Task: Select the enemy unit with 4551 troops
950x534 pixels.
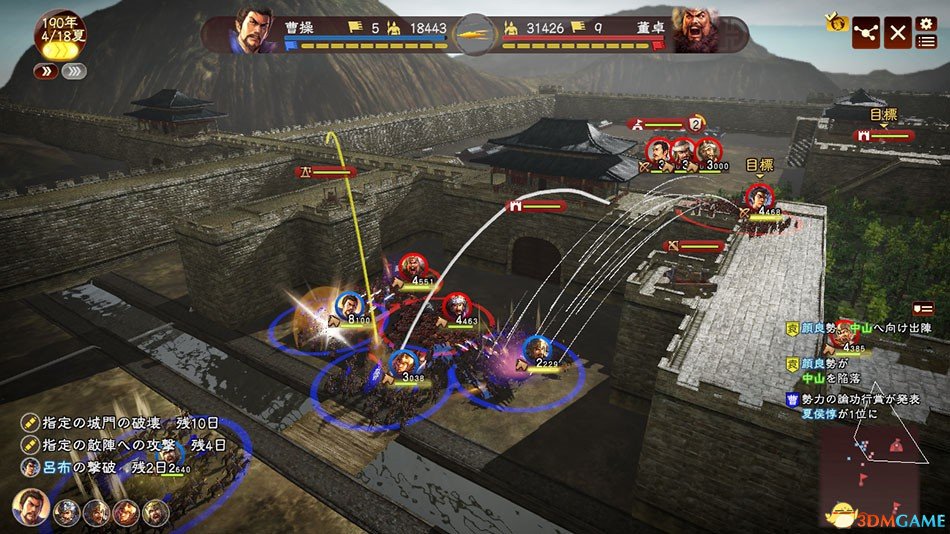Action: (410, 268)
